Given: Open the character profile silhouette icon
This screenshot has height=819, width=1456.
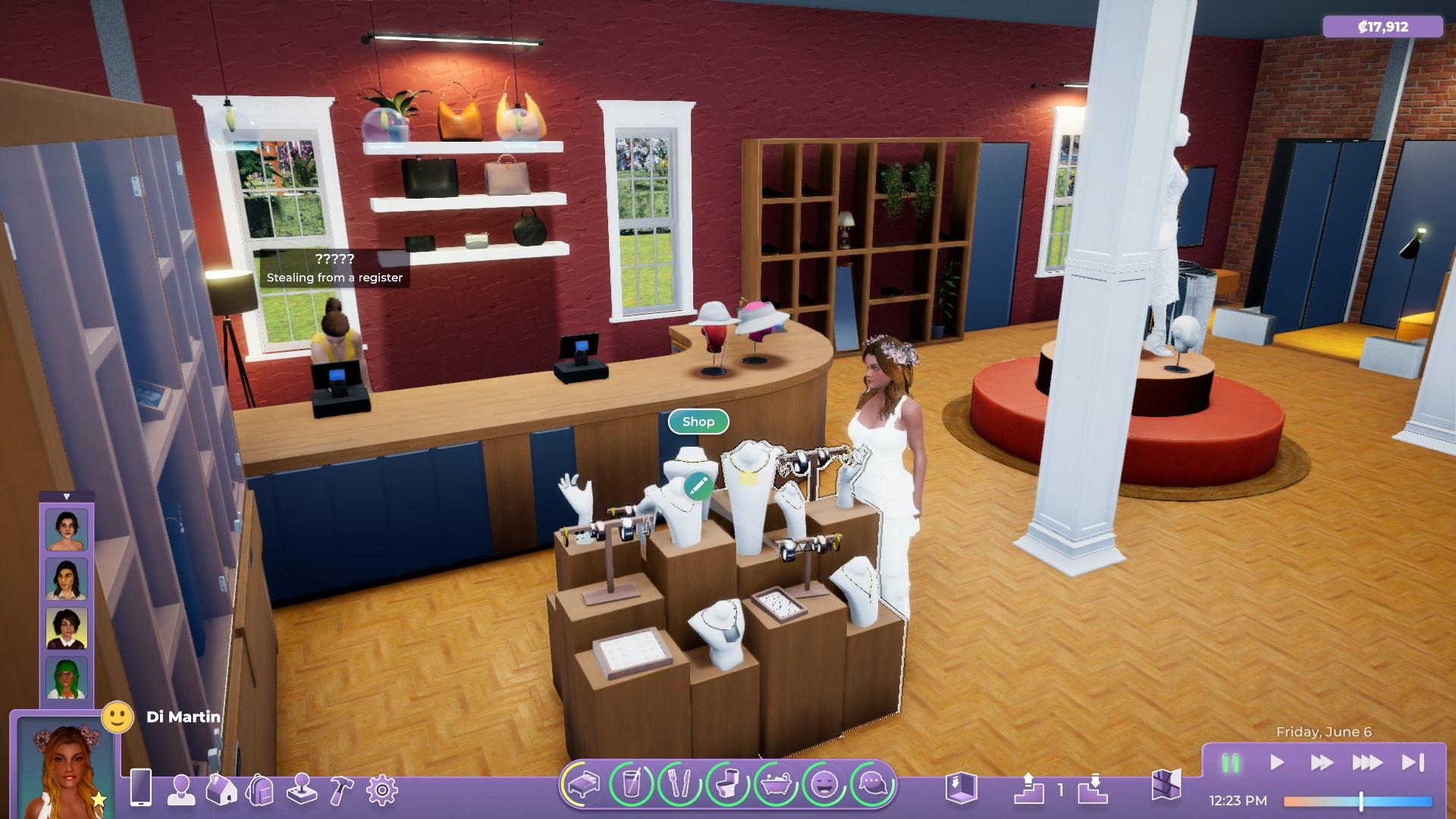Looking at the screenshot, I should (181, 790).
